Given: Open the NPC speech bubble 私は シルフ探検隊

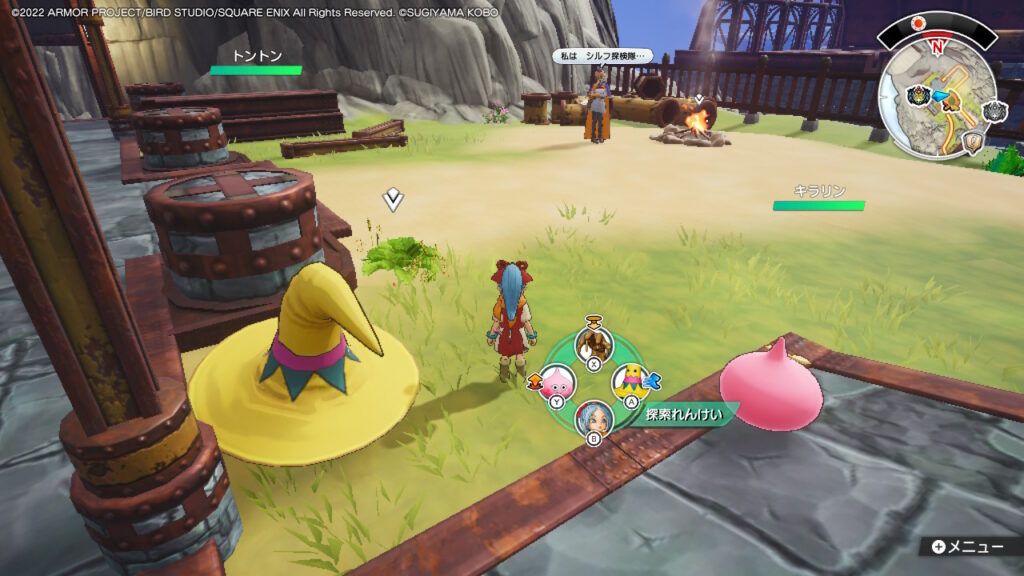Looking at the screenshot, I should (x=602, y=56).
